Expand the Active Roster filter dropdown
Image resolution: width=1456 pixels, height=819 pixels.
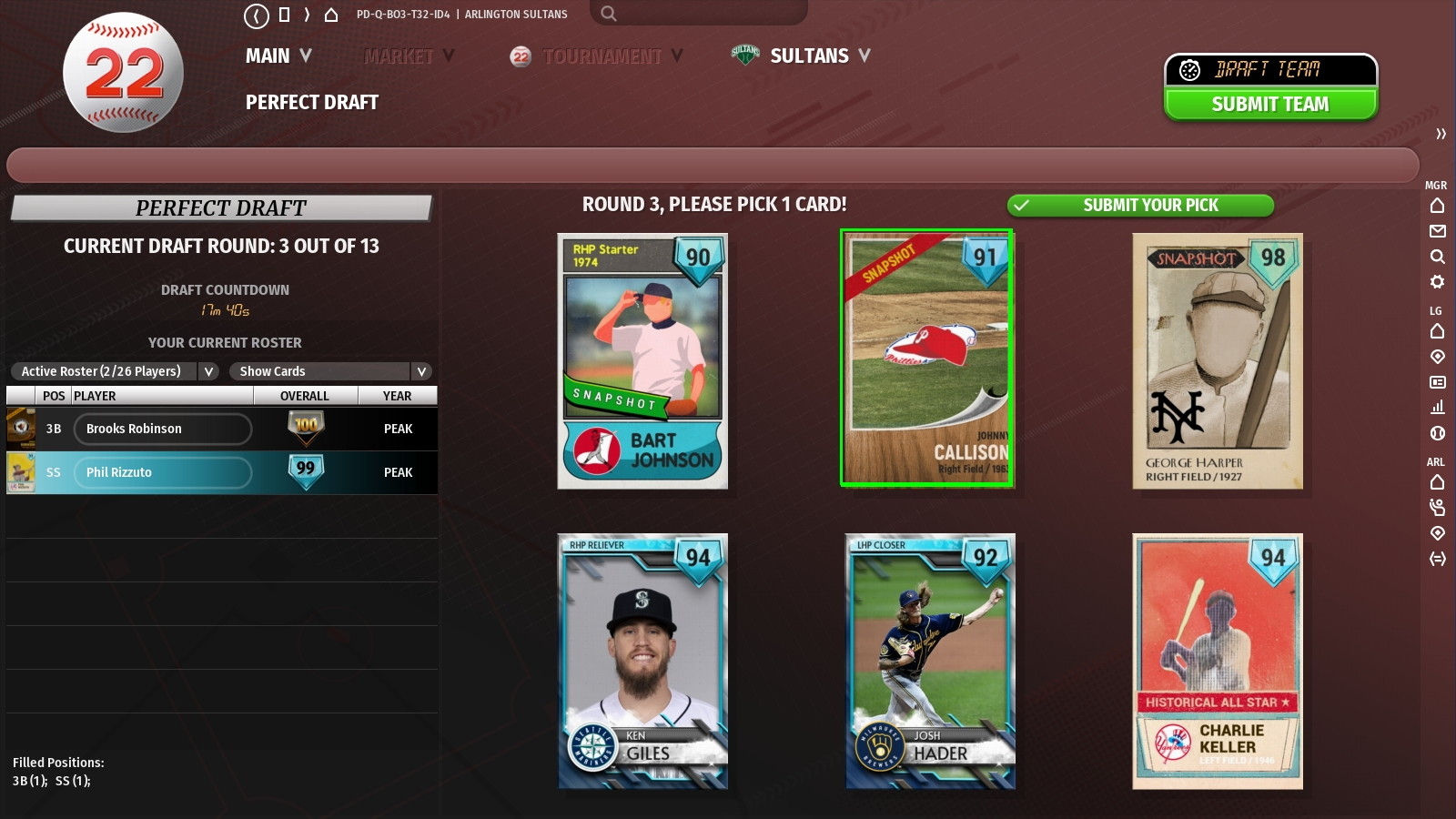tap(207, 371)
